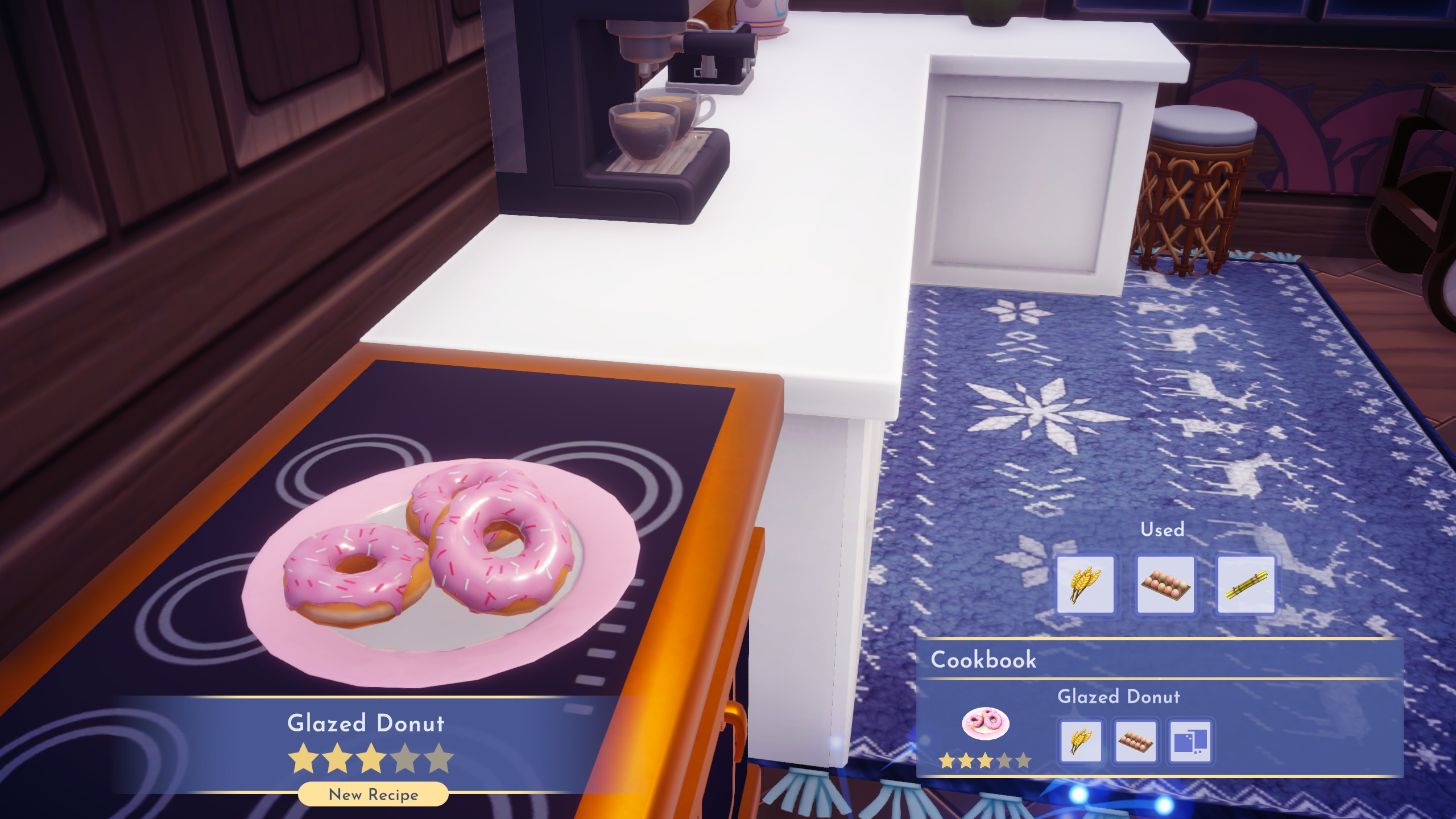1456x819 pixels.
Task: Click the middle Used ingredient slot frame
Action: coord(1166,583)
